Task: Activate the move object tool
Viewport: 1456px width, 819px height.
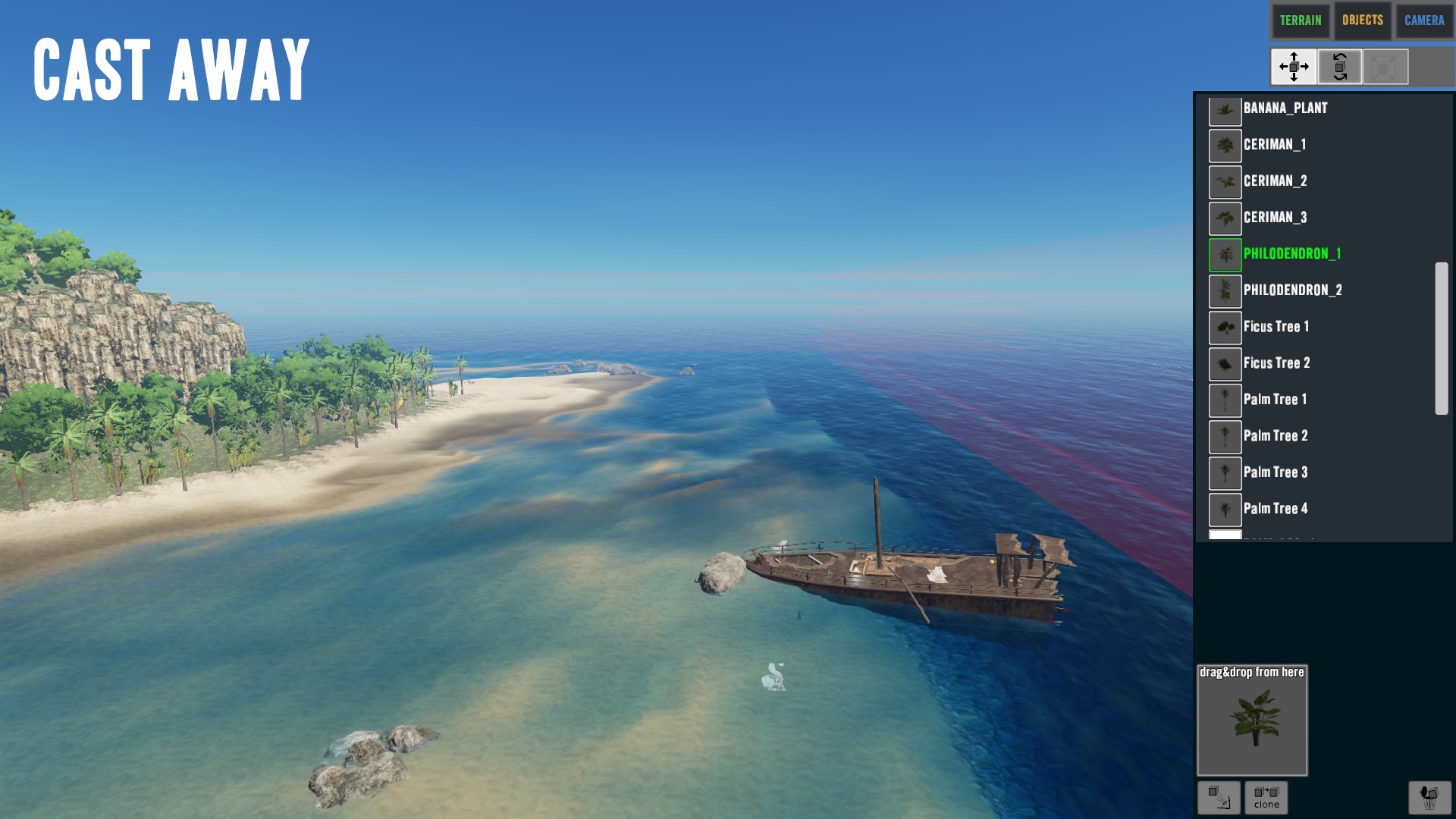Action: [x=1294, y=67]
